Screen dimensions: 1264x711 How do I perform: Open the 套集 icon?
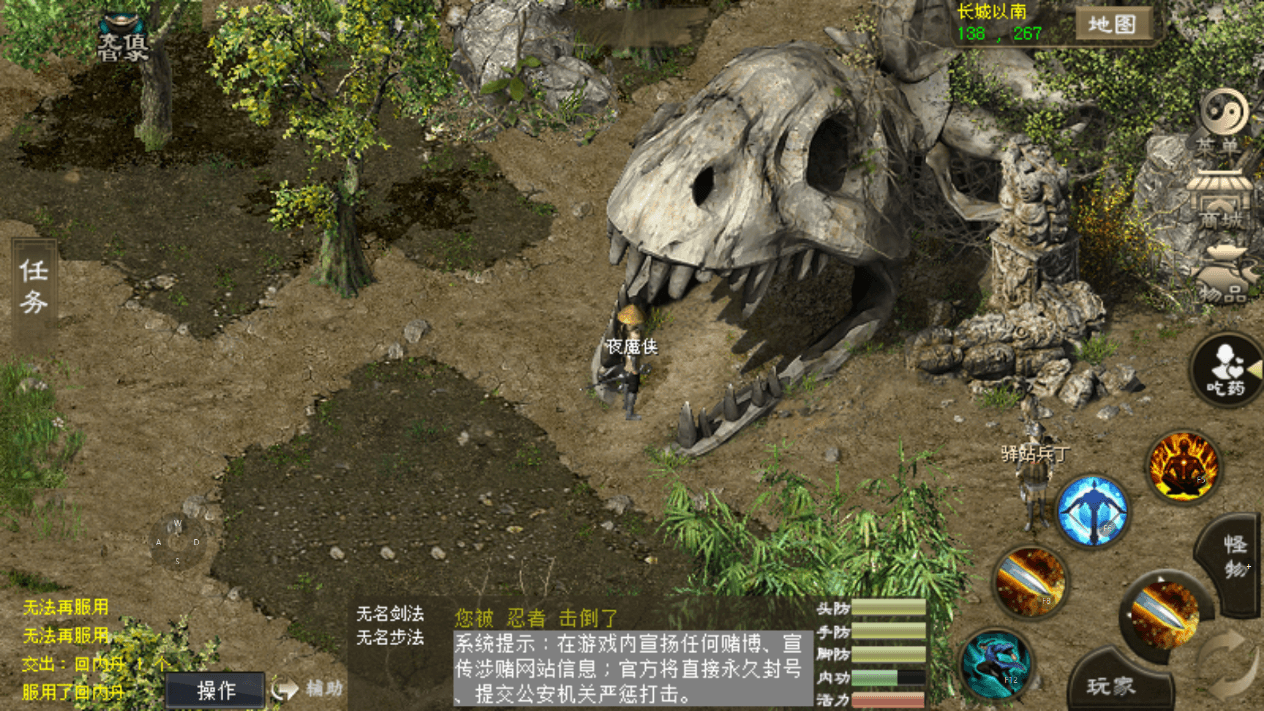(122, 37)
